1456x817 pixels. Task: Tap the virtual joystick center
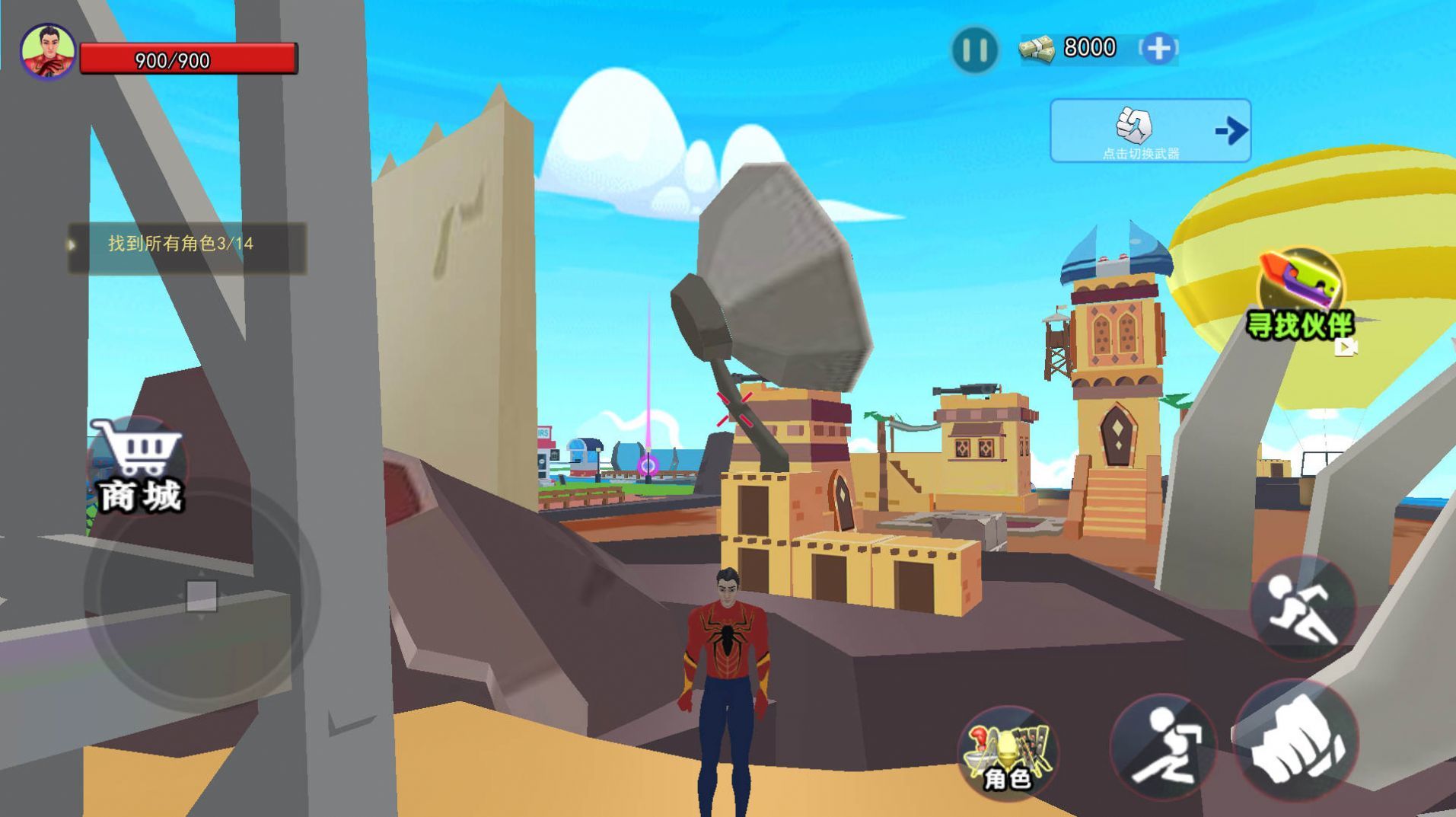[202, 595]
